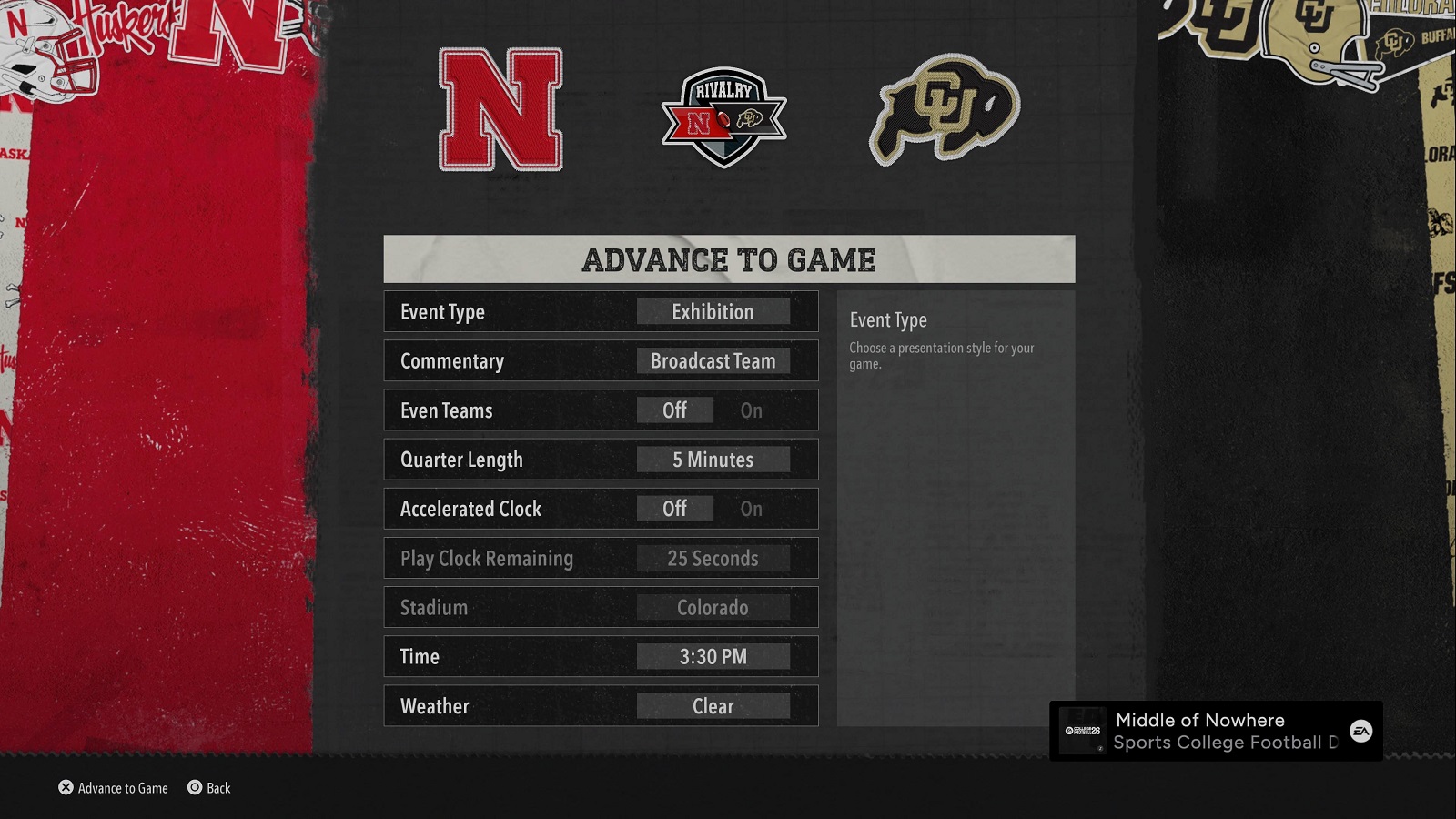
Task: Open the Middle of Nowhere music notification
Action: [1215, 731]
